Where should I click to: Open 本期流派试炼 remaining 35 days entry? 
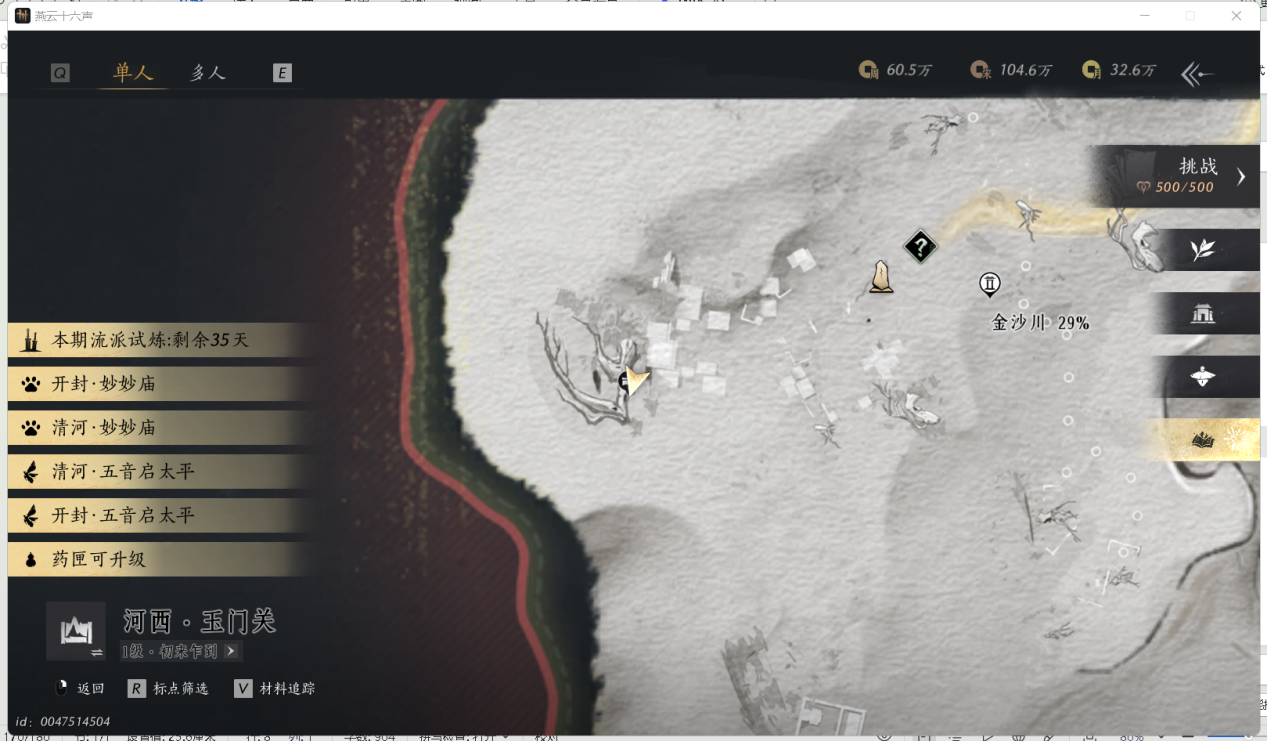coord(150,340)
